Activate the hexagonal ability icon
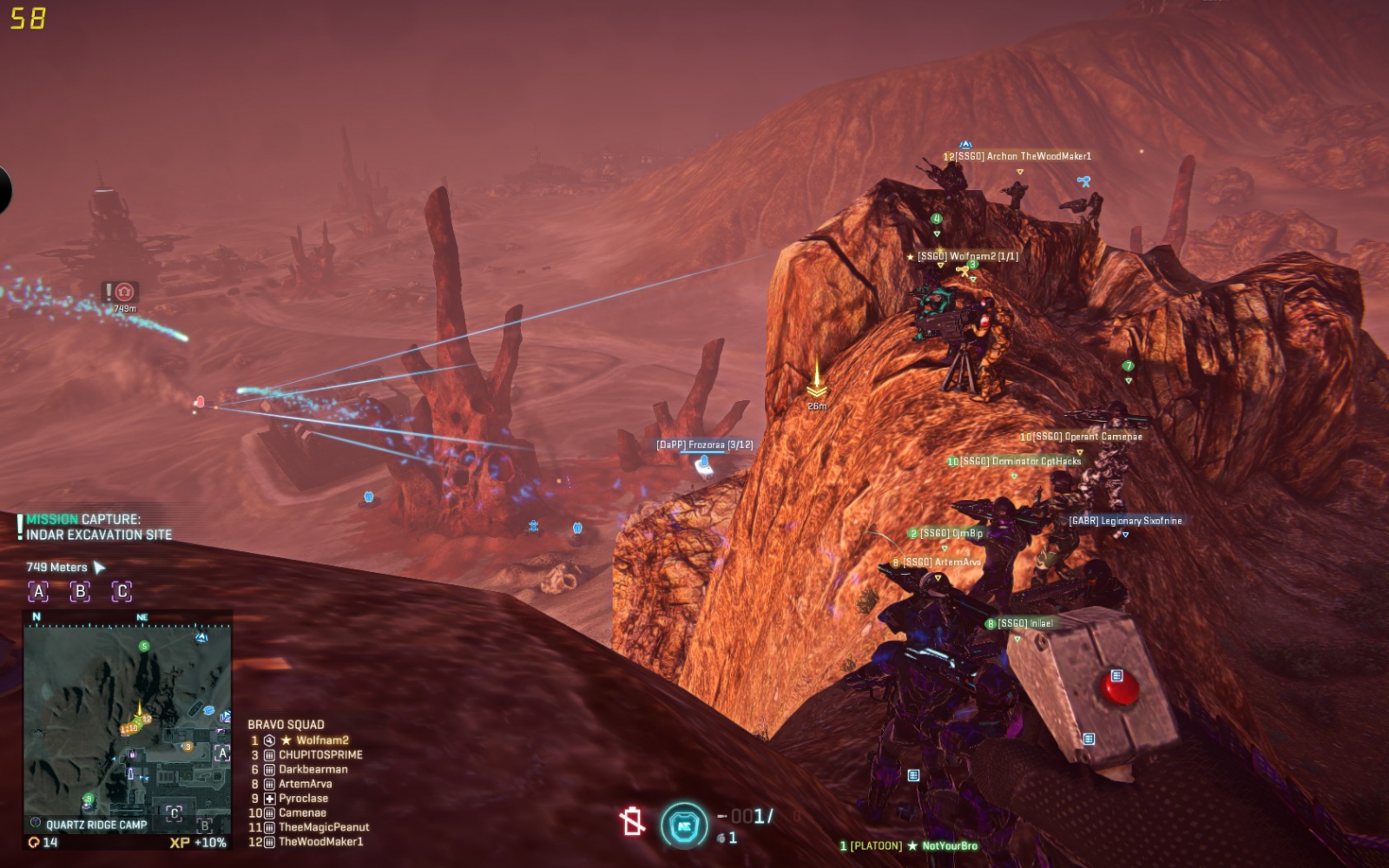 684,825
